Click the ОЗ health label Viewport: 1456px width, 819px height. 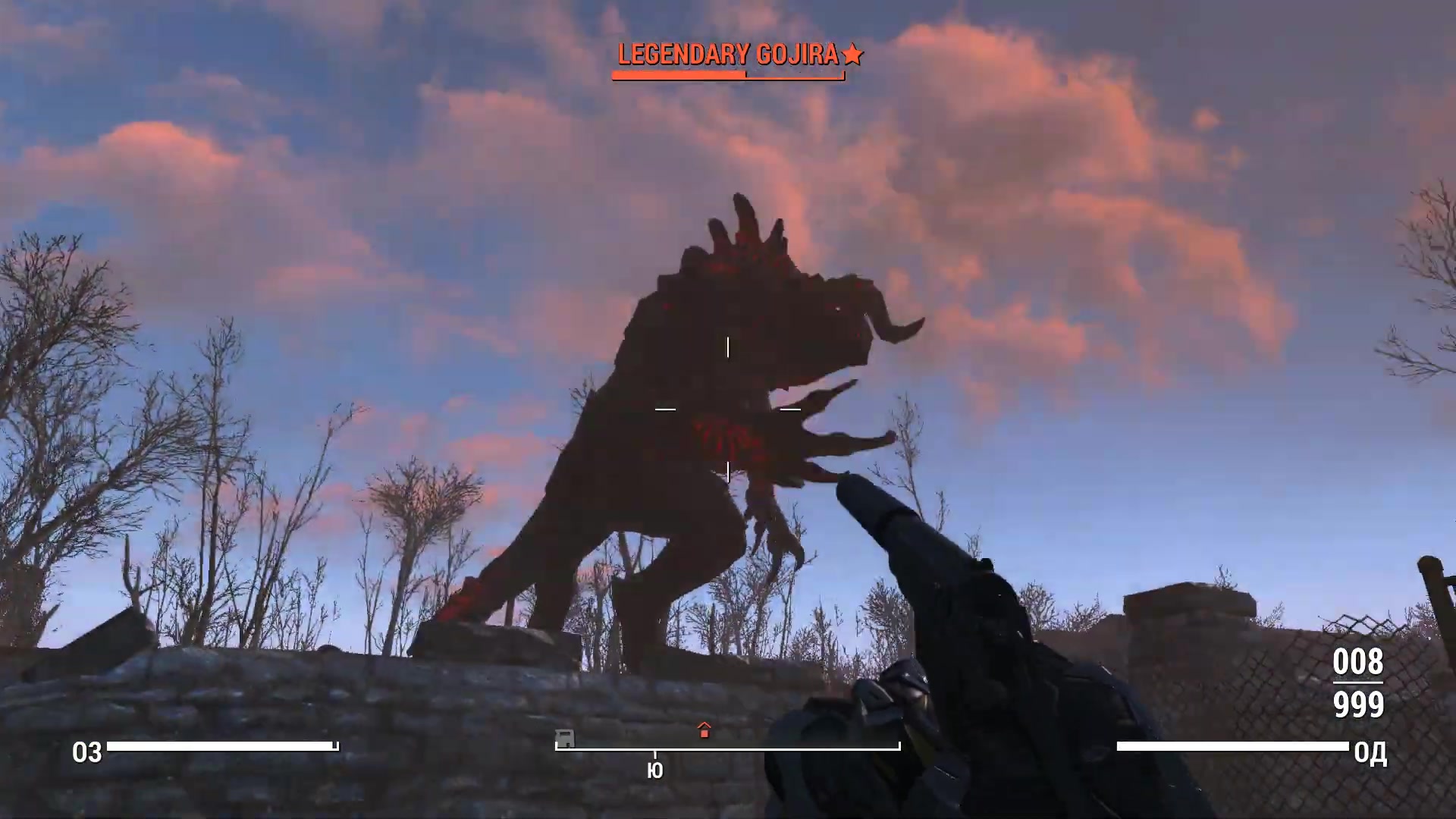pyautogui.click(x=87, y=753)
